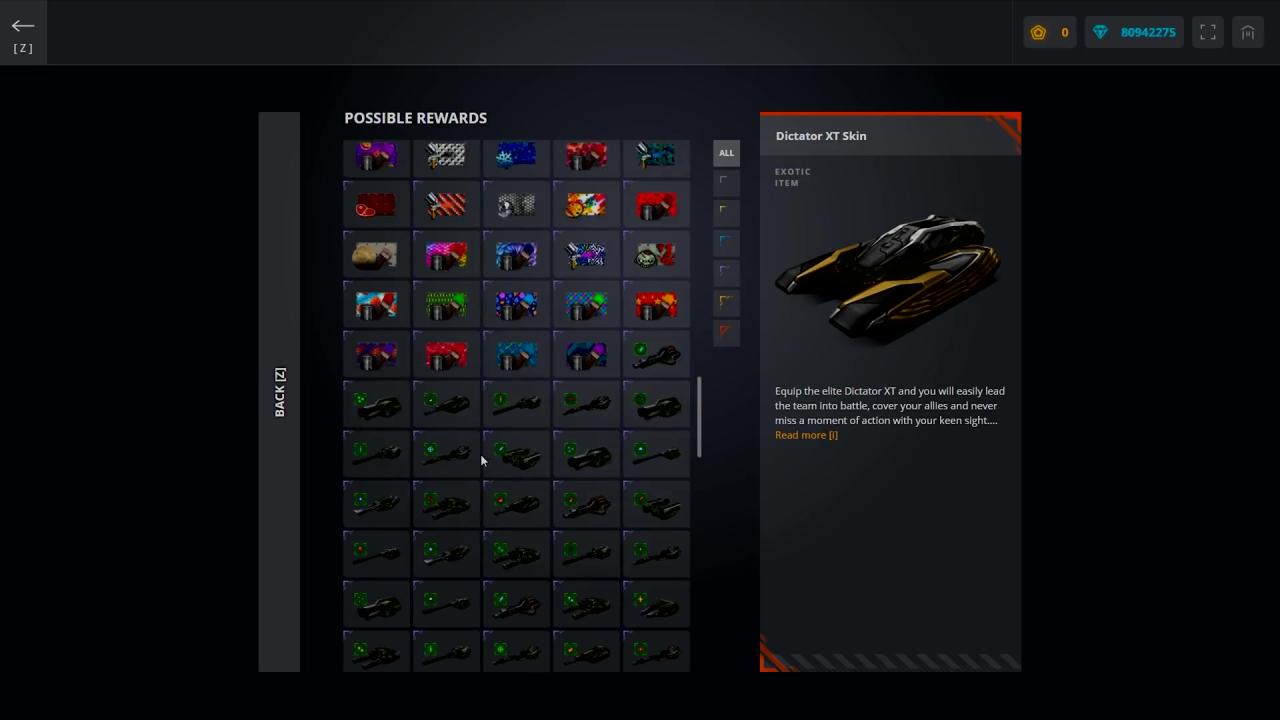
Task: Select the red meat steak paint
Action: tap(376, 206)
